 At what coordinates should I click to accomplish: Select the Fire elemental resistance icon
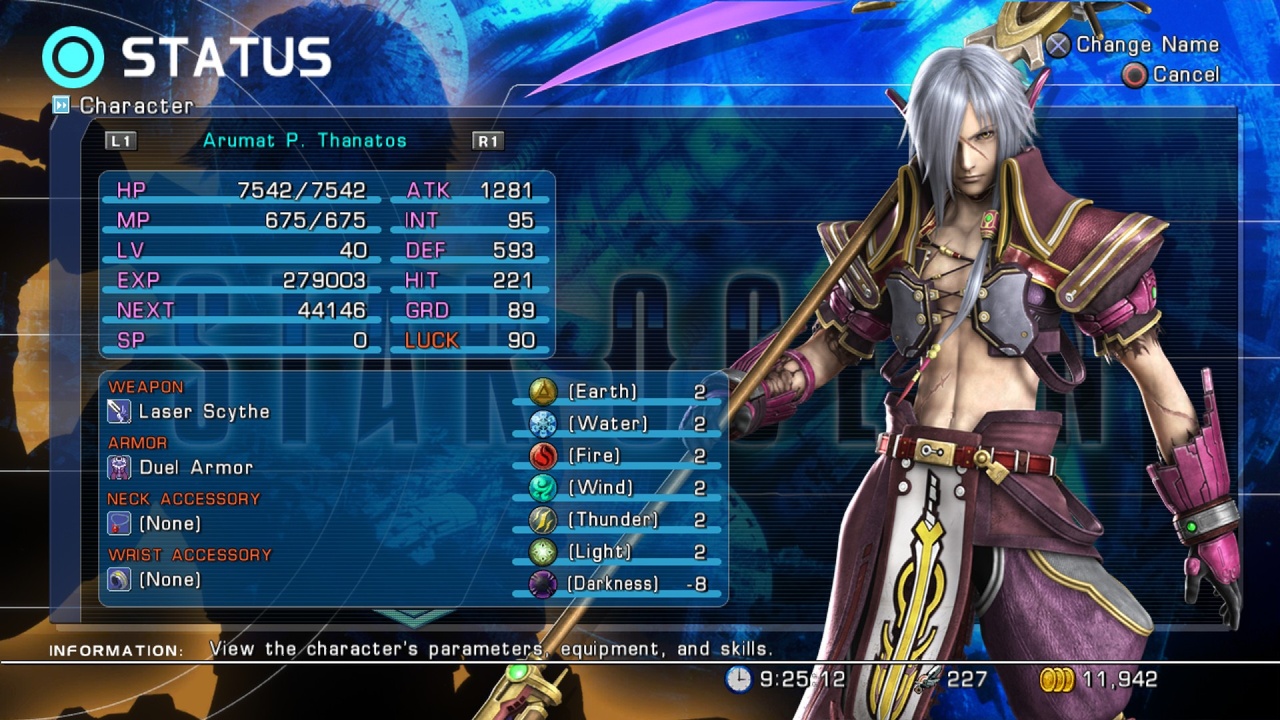tap(541, 455)
